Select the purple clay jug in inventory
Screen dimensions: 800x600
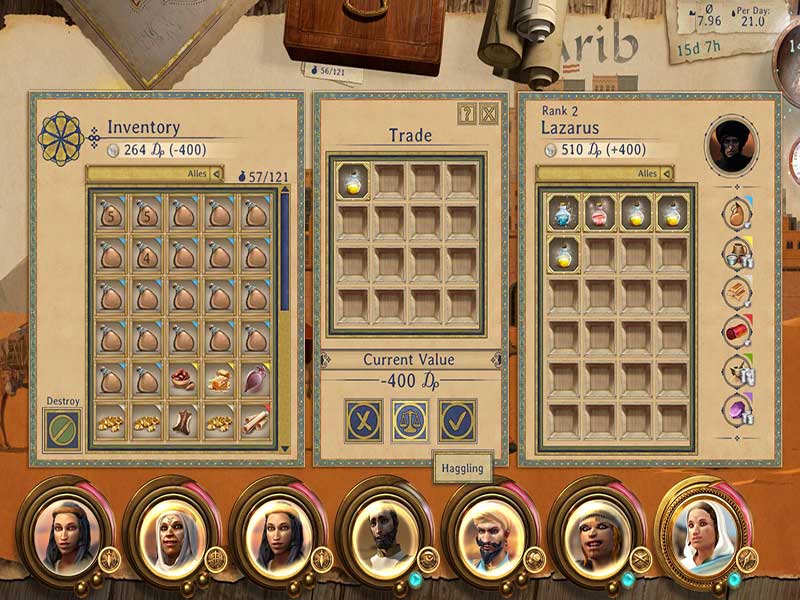[x=256, y=380]
